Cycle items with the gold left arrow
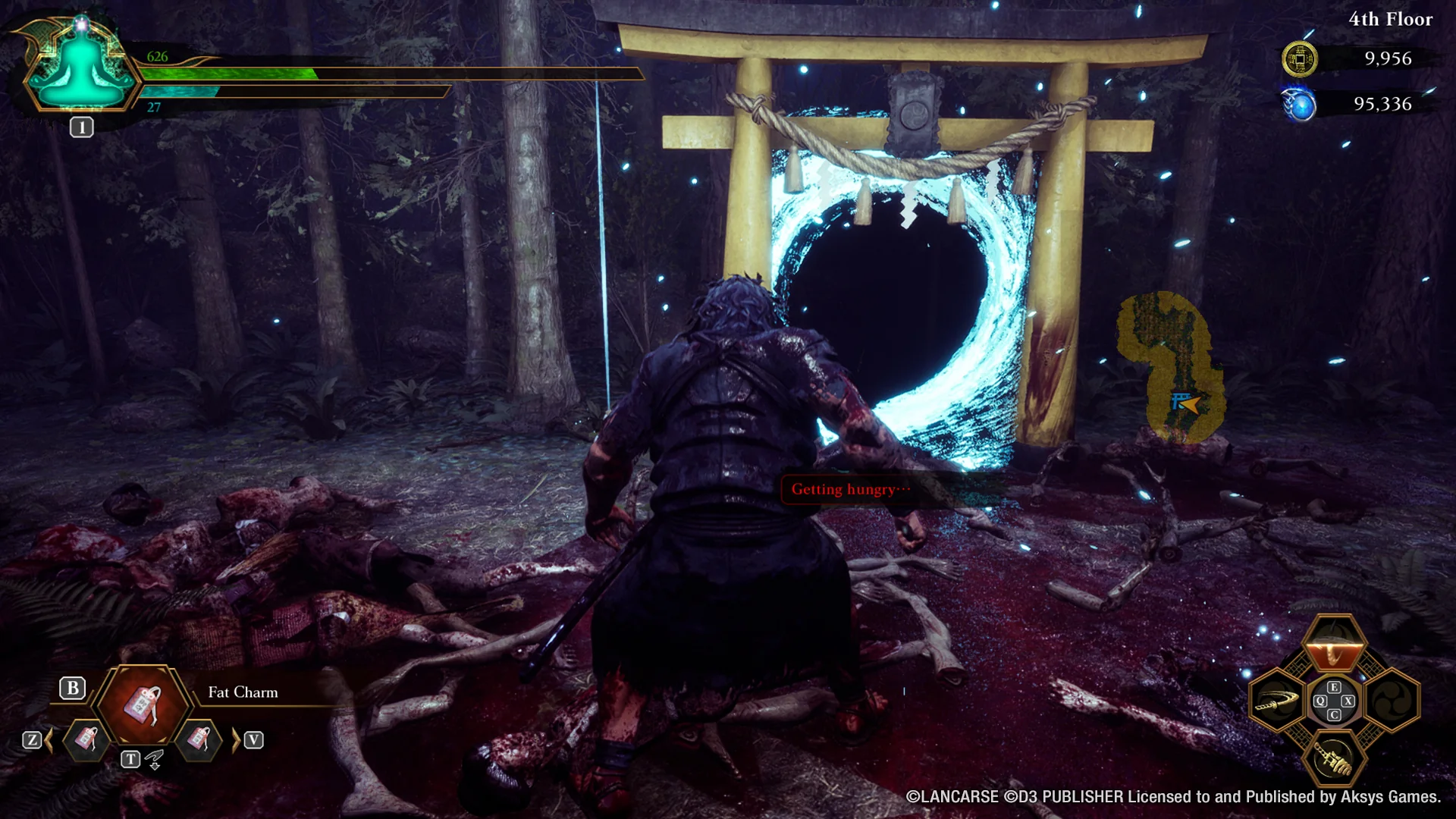 (x=49, y=740)
